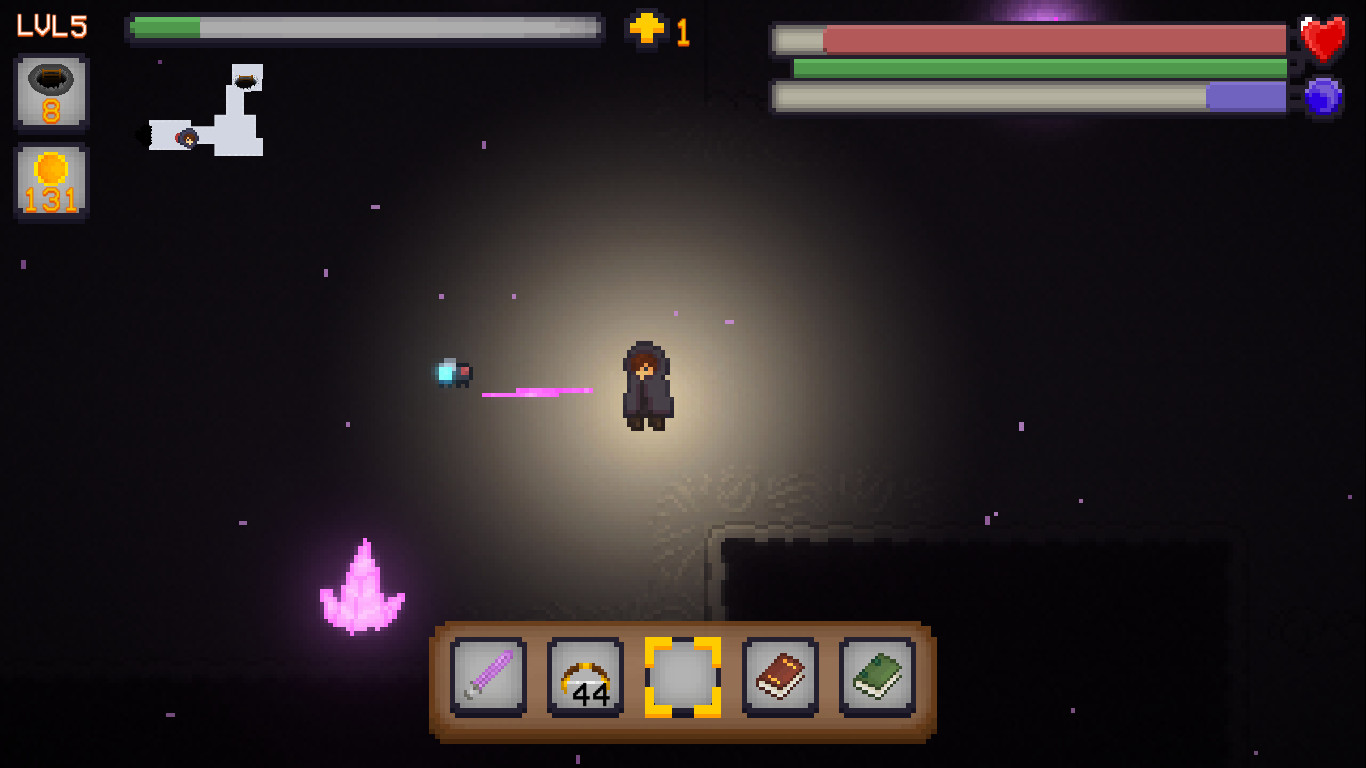Click the gold coin icon showing 131

click(x=50, y=181)
